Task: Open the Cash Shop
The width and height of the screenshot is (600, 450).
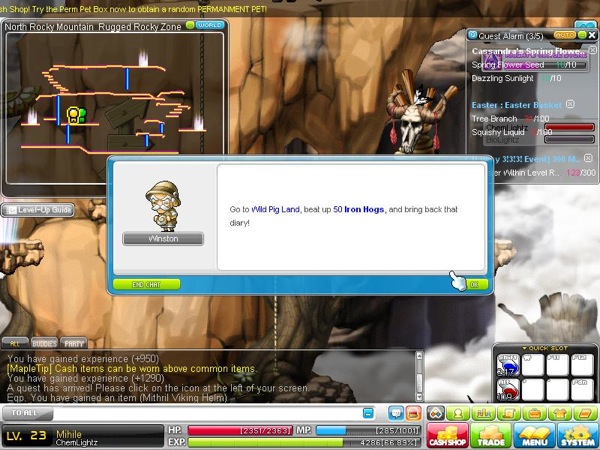Action: click(x=446, y=435)
